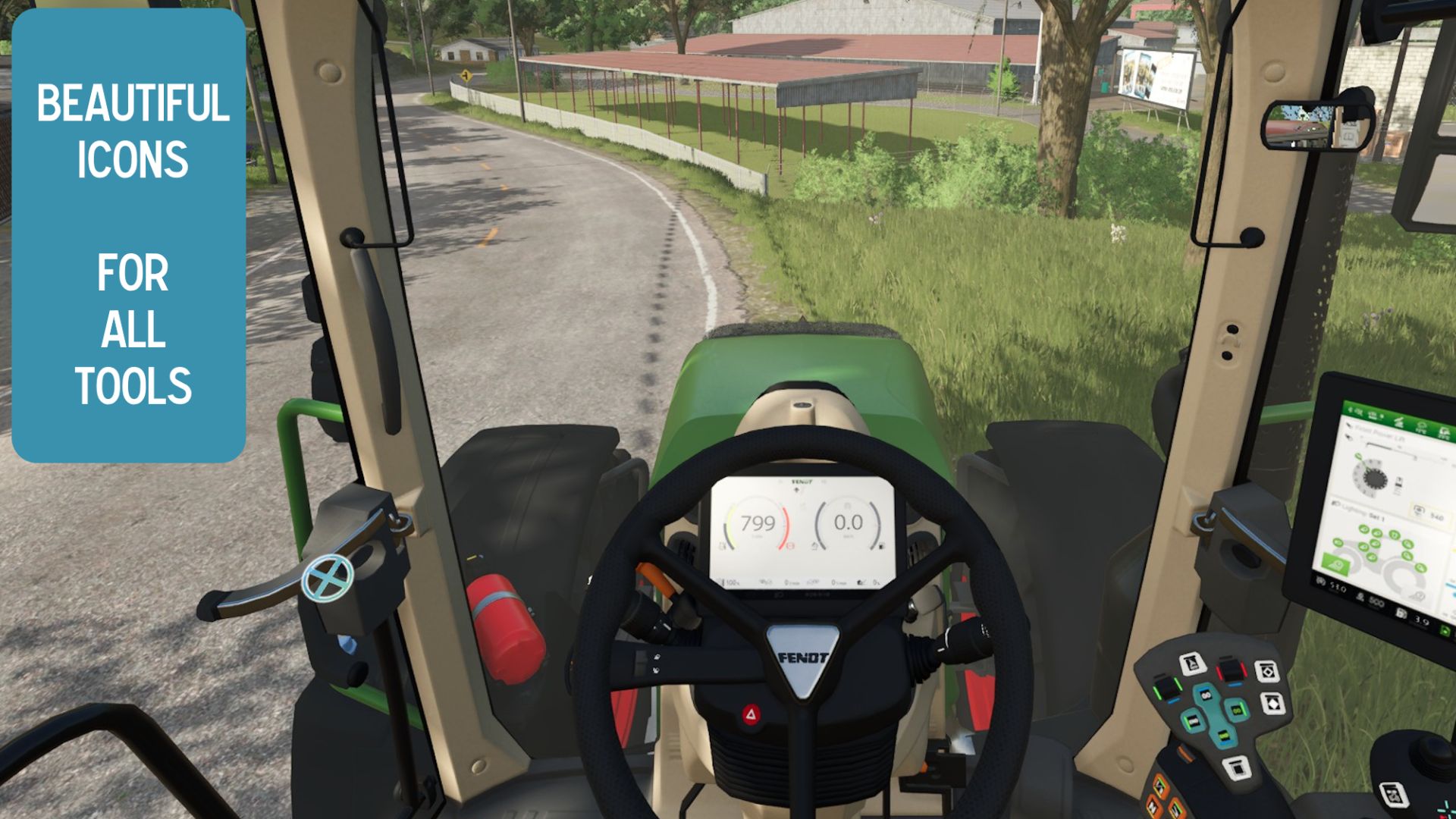The width and height of the screenshot is (1456, 819).
Task: Click the circular cross icon on the door handle
Action: click(328, 580)
